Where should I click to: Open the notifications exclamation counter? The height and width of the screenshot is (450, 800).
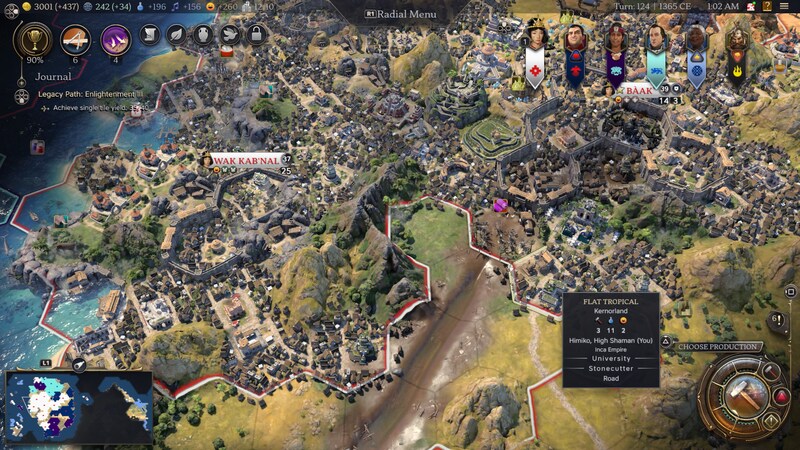(777, 321)
